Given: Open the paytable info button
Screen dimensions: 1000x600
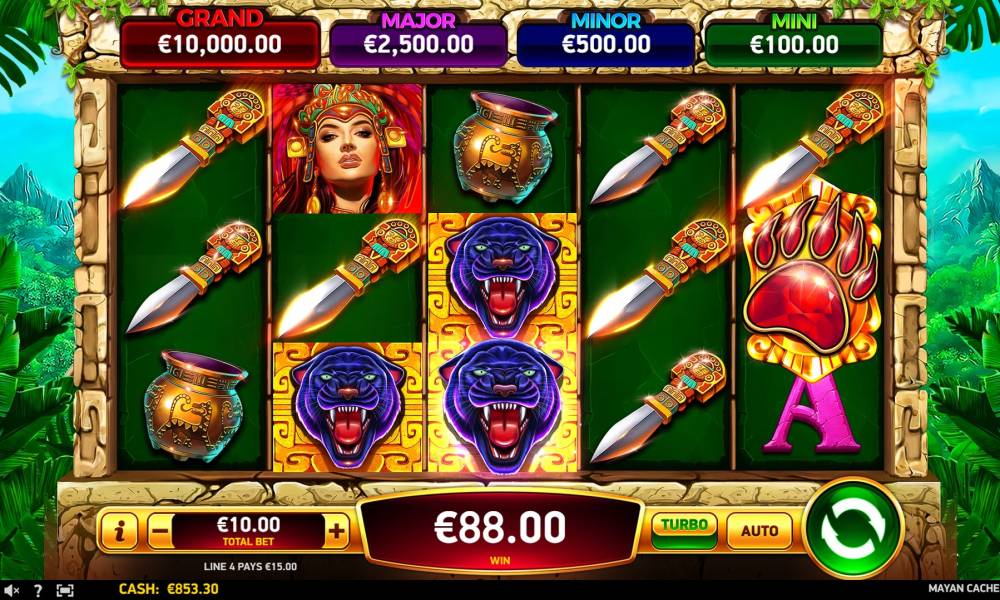Looking at the screenshot, I should click(x=119, y=532).
